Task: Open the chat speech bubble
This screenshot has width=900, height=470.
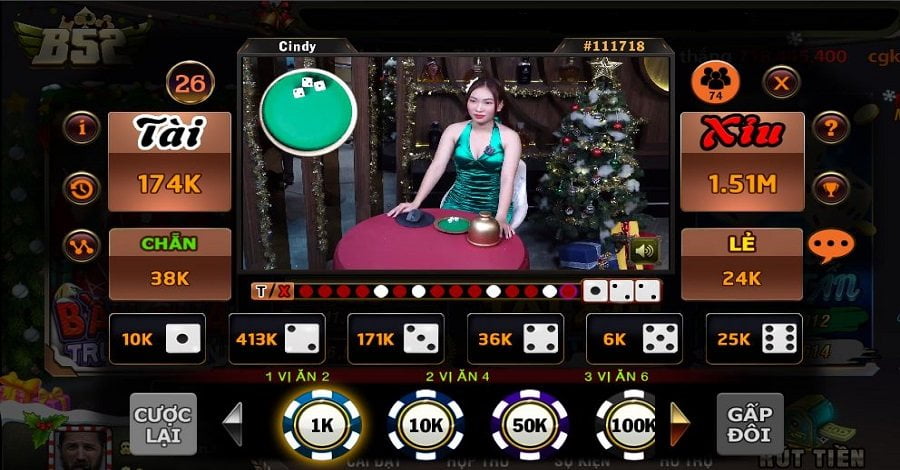Action: coord(828,246)
